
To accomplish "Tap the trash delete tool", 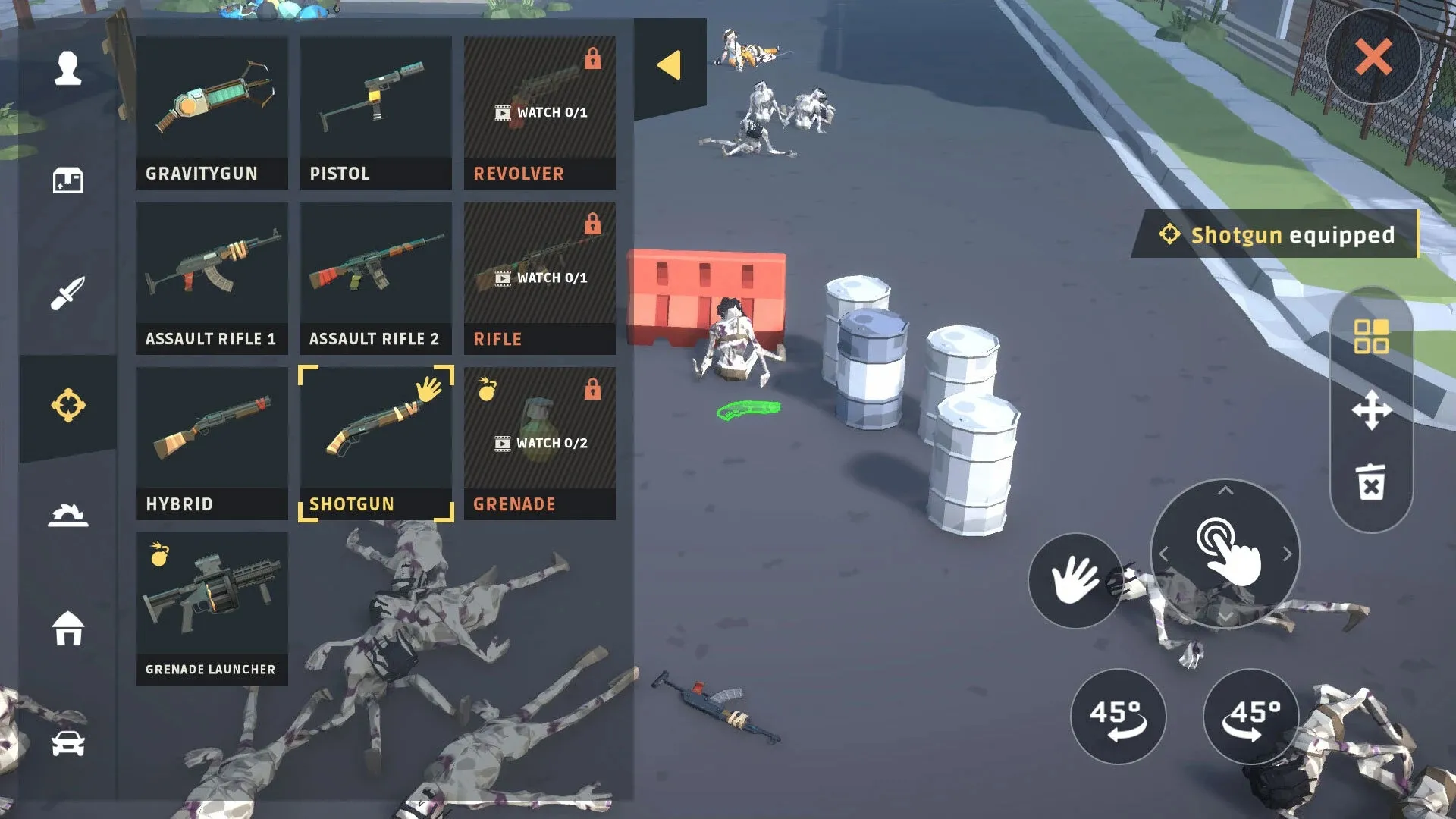I will pyautogui.click(x=1371, y=482).
